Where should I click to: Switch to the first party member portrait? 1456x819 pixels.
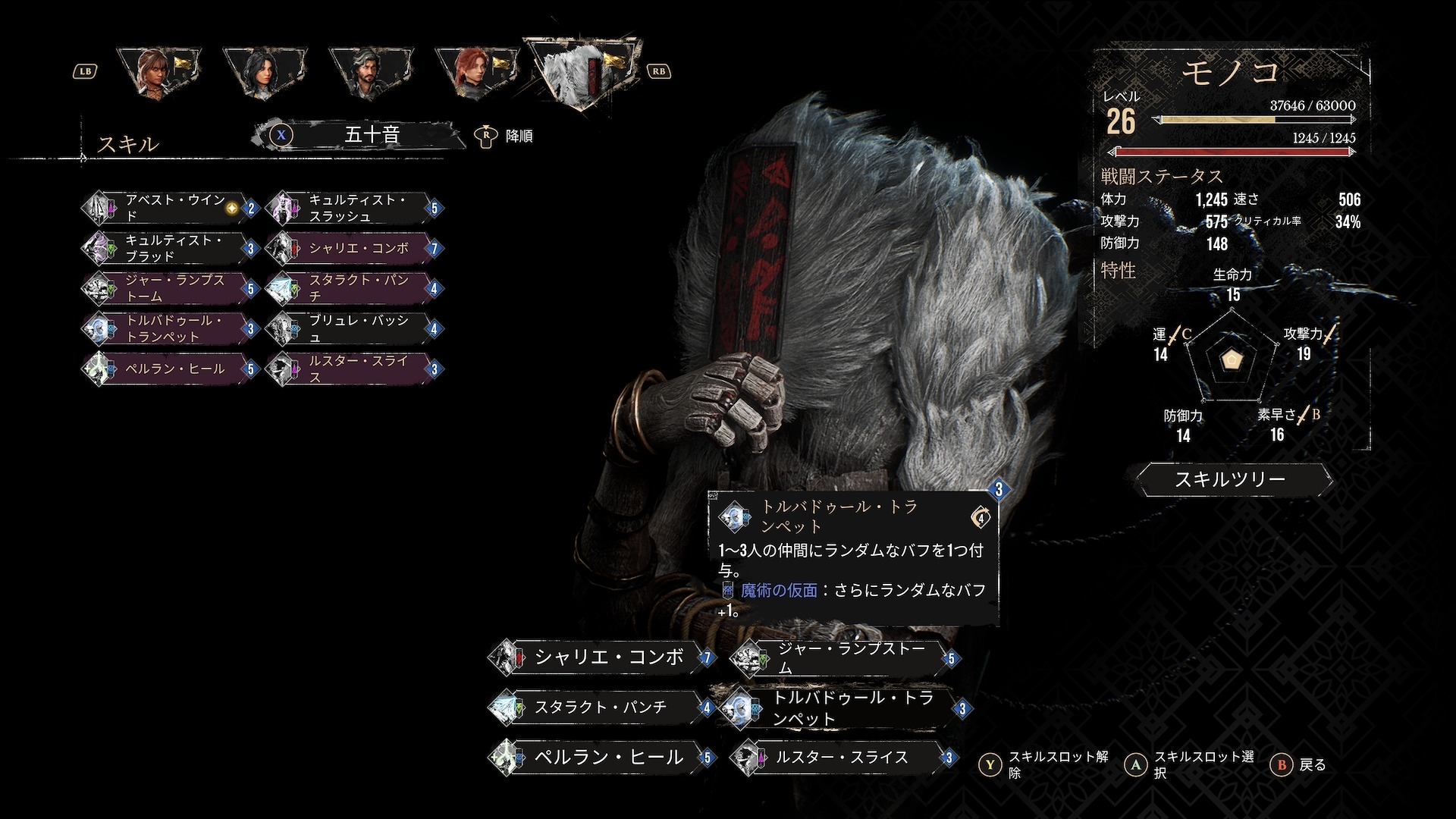click(159, 74)
